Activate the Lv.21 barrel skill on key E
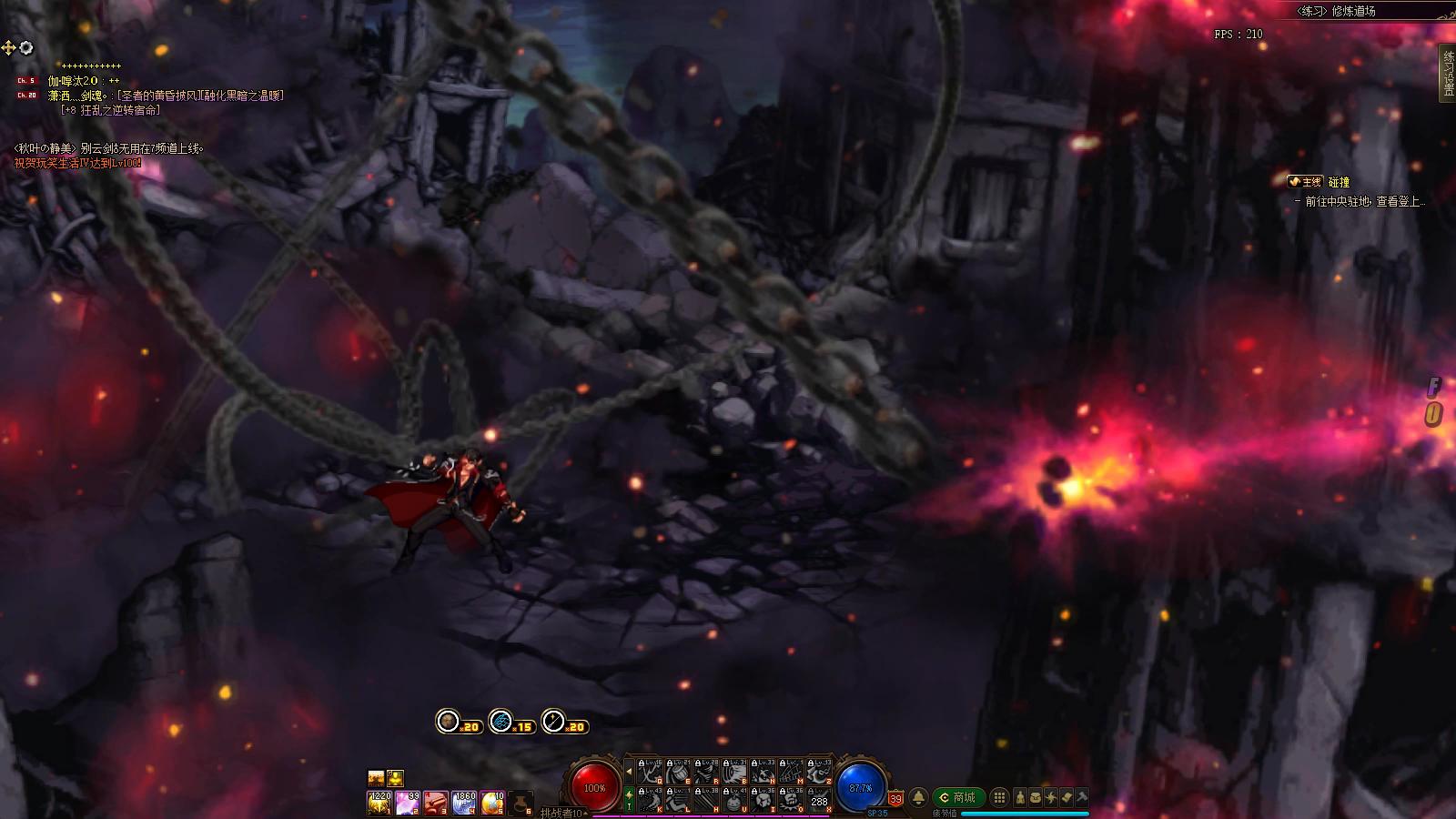The image size is (1456, 819). (677, 772)
